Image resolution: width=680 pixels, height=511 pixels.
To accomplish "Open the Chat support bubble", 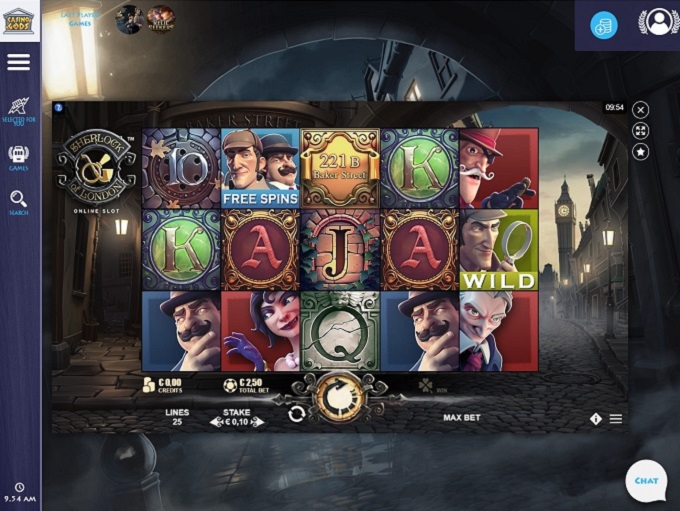I will (646, 481).
